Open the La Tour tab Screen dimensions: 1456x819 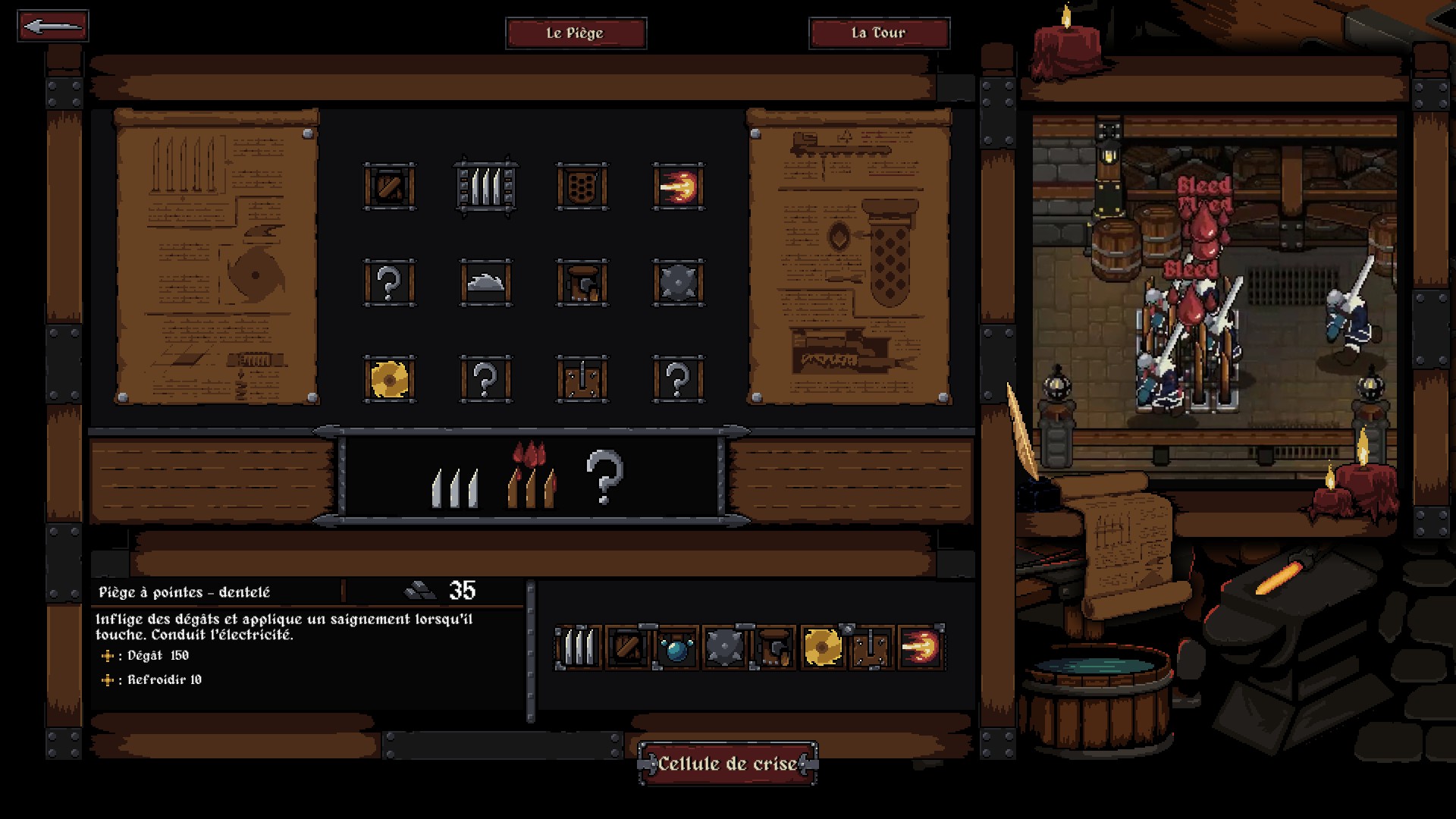(879, 33)
